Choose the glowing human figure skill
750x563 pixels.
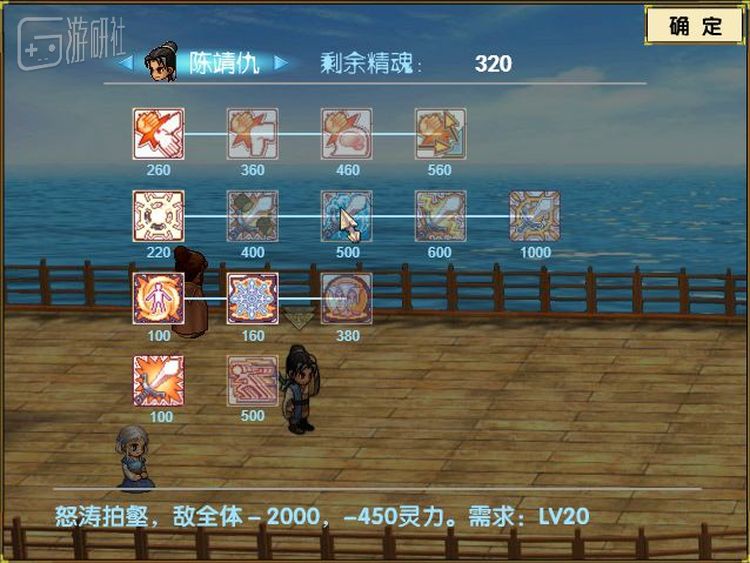point(158,298)
